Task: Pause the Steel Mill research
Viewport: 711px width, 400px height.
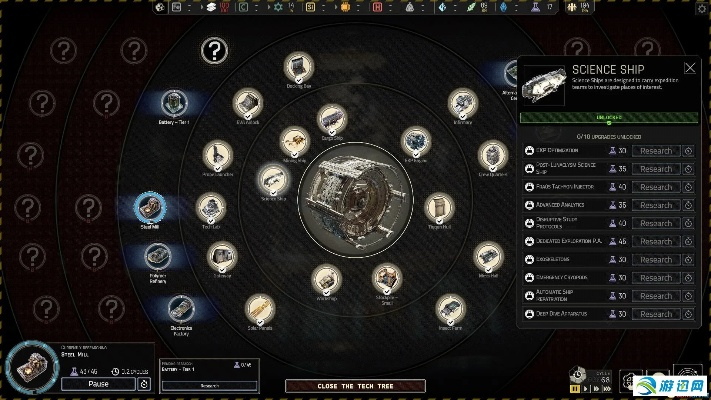Action: 98,383
